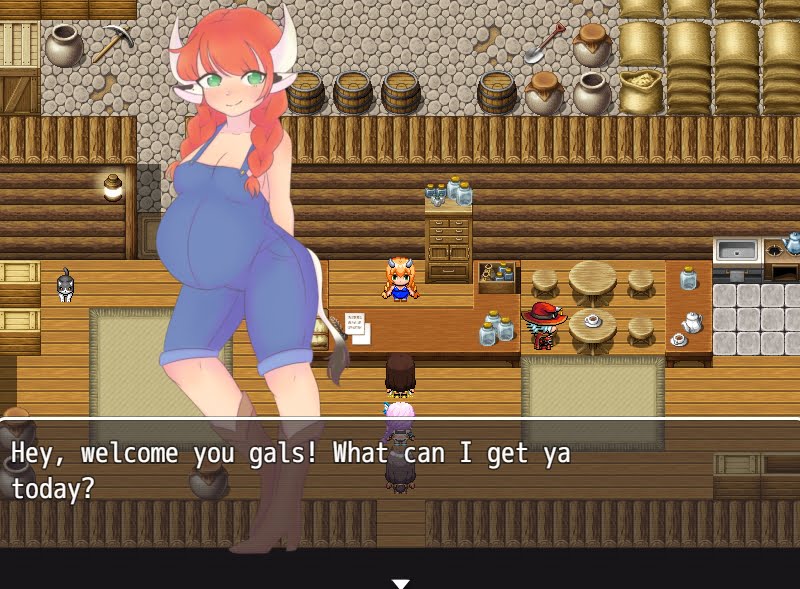Screen dimensions: 800x589
Task: Click the white dialogue continue arrow
Action: click(x=400, y=583)
